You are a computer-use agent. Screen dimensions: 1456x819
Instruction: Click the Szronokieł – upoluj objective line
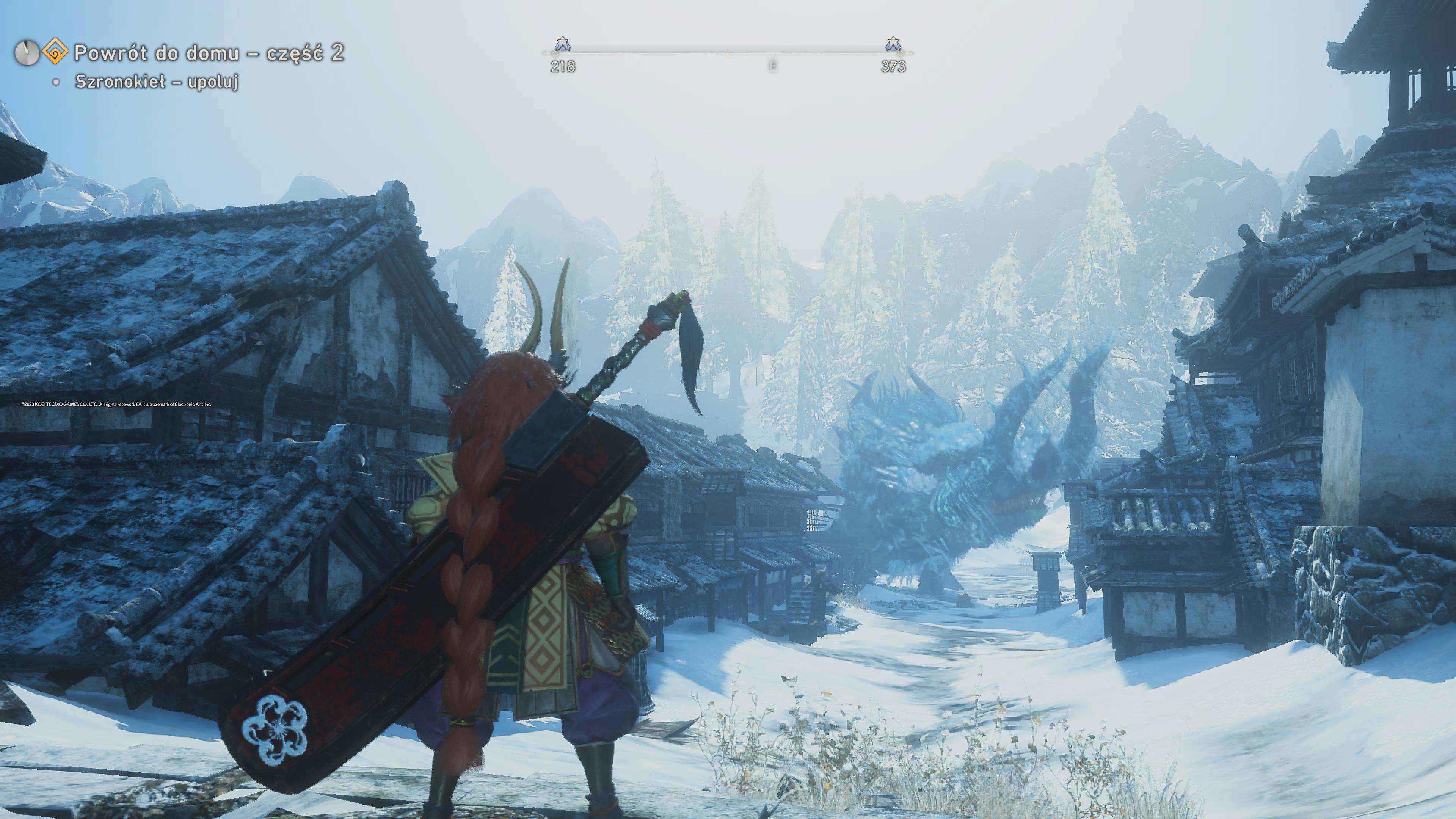[x=157, y=82]
